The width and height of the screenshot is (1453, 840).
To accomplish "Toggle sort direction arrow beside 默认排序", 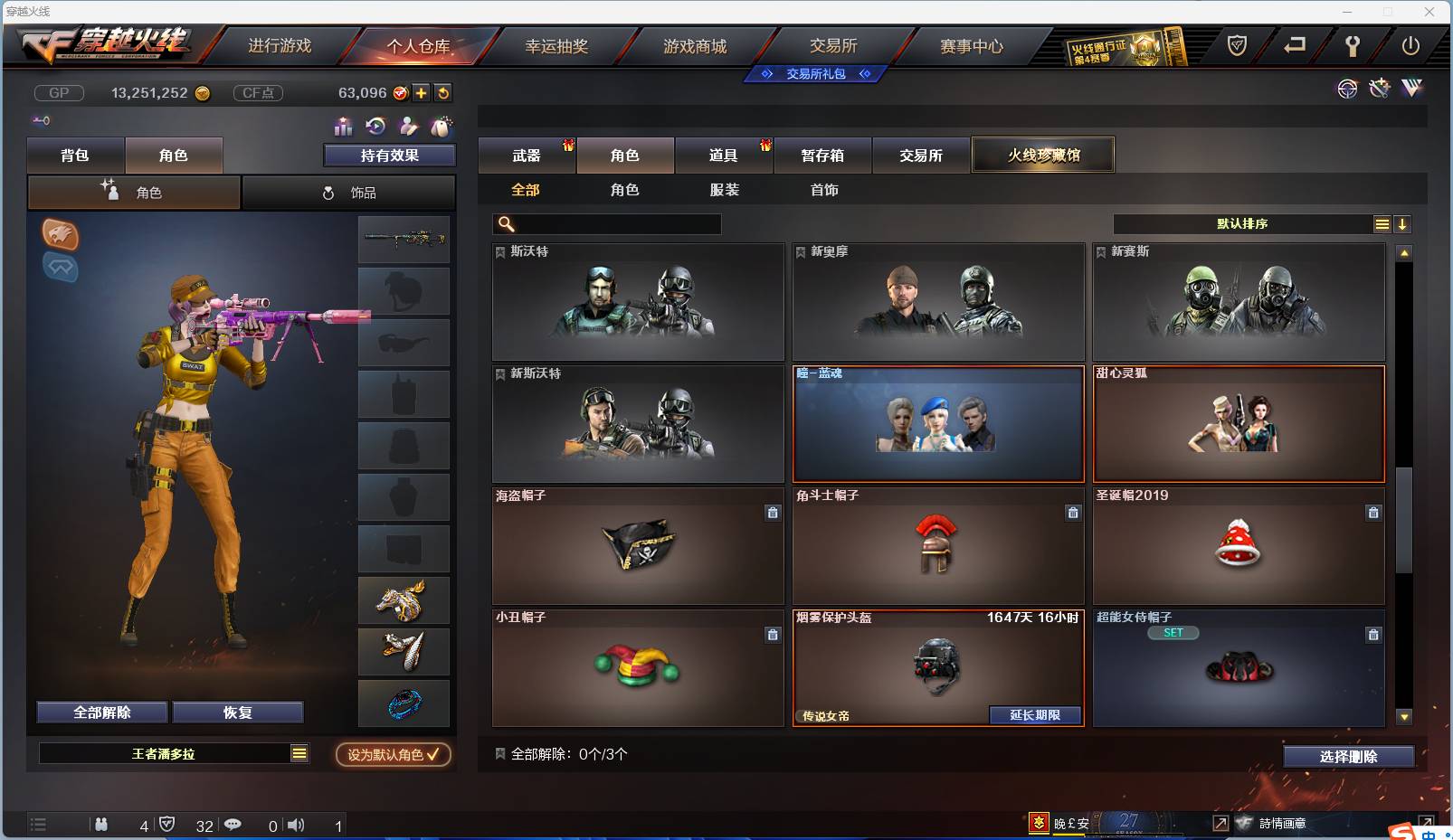I will [1402, 222].
